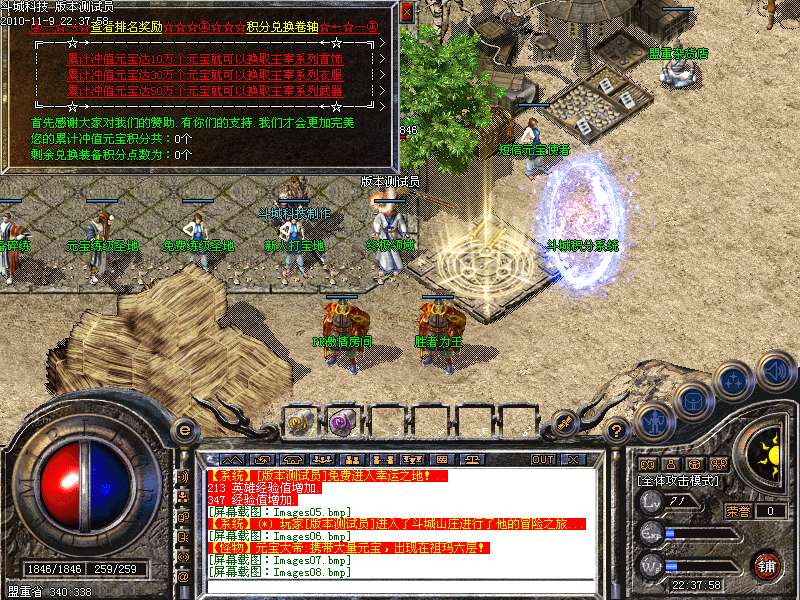The width and height of the screenshot is (800, 600).
Task: Open the red 铺 shop button
Action: [767, 565]
